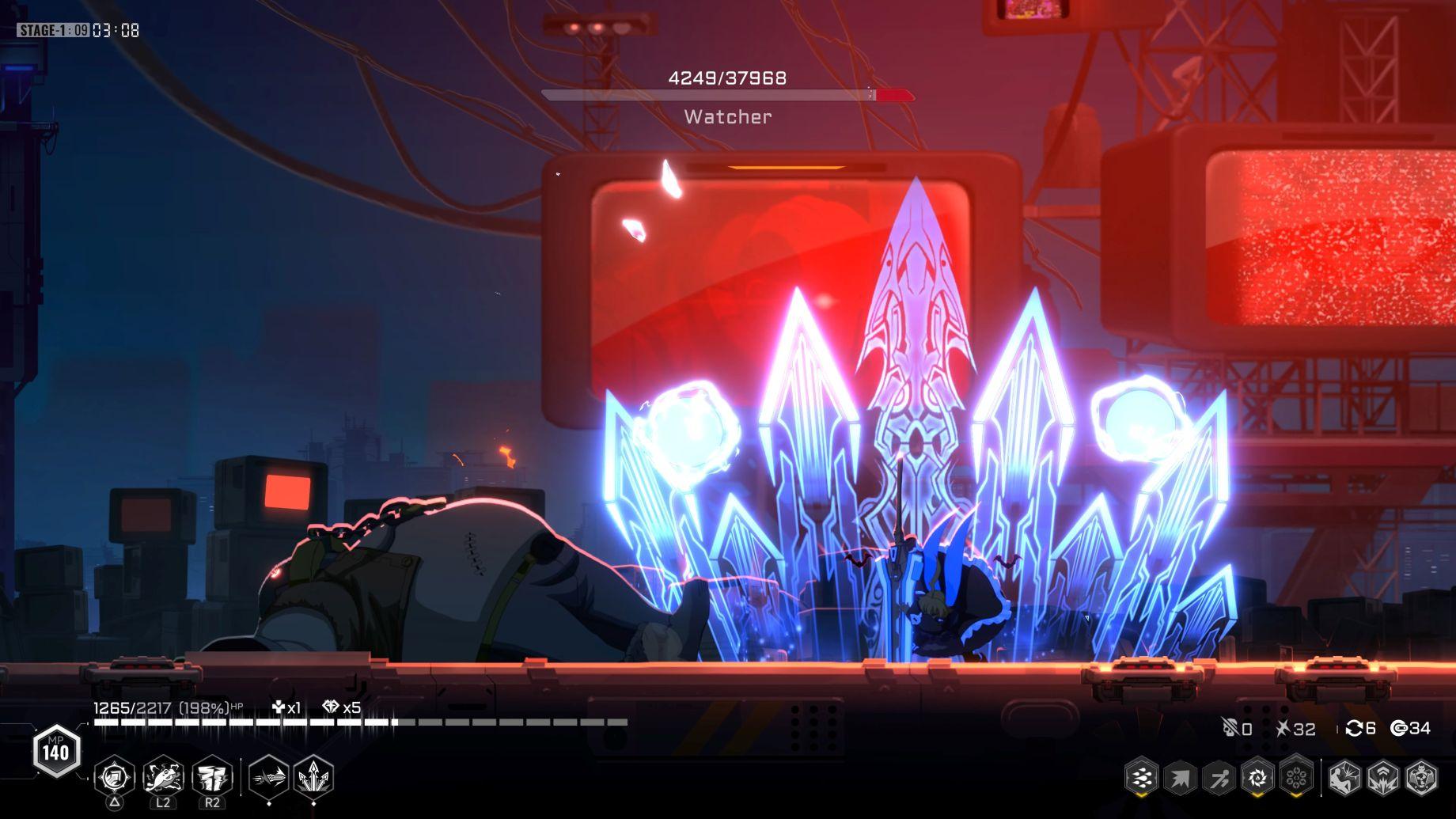View the chevron explosion relic icon
Image resolution: width=1456 pixels, height=819 pixels.
(1383, 779)
